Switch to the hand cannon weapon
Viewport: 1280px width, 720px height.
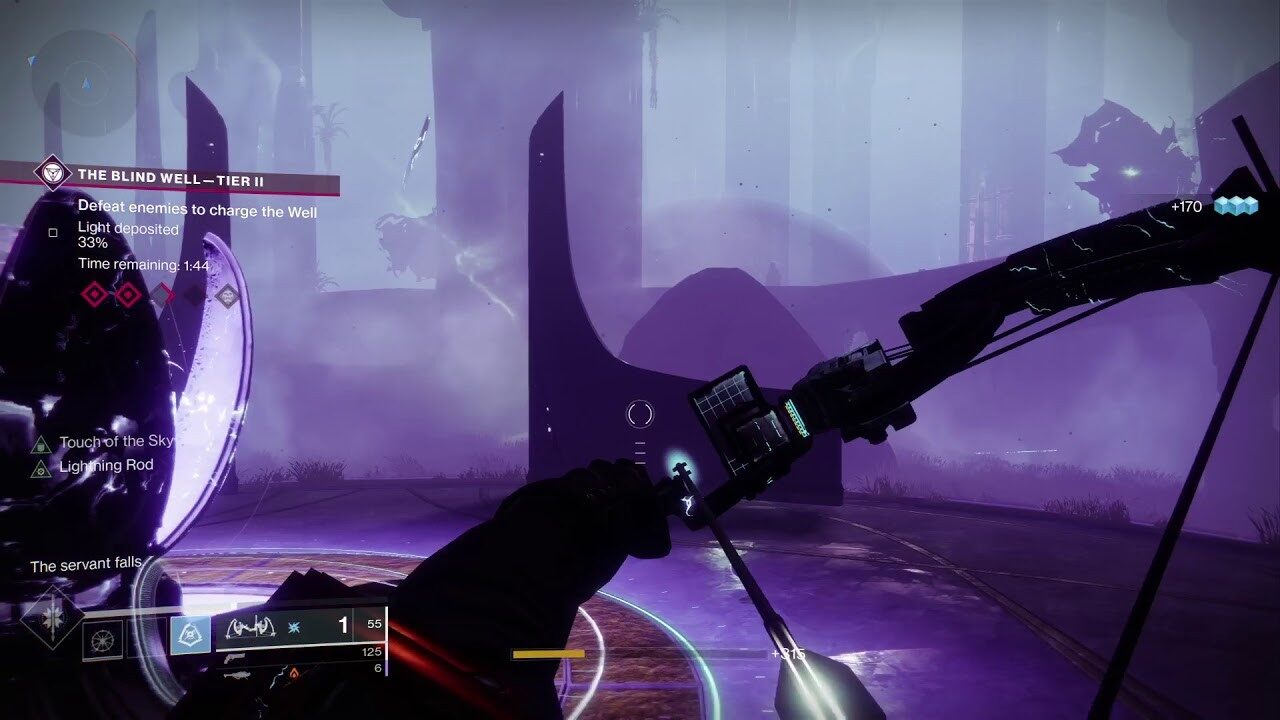point(236,659)
